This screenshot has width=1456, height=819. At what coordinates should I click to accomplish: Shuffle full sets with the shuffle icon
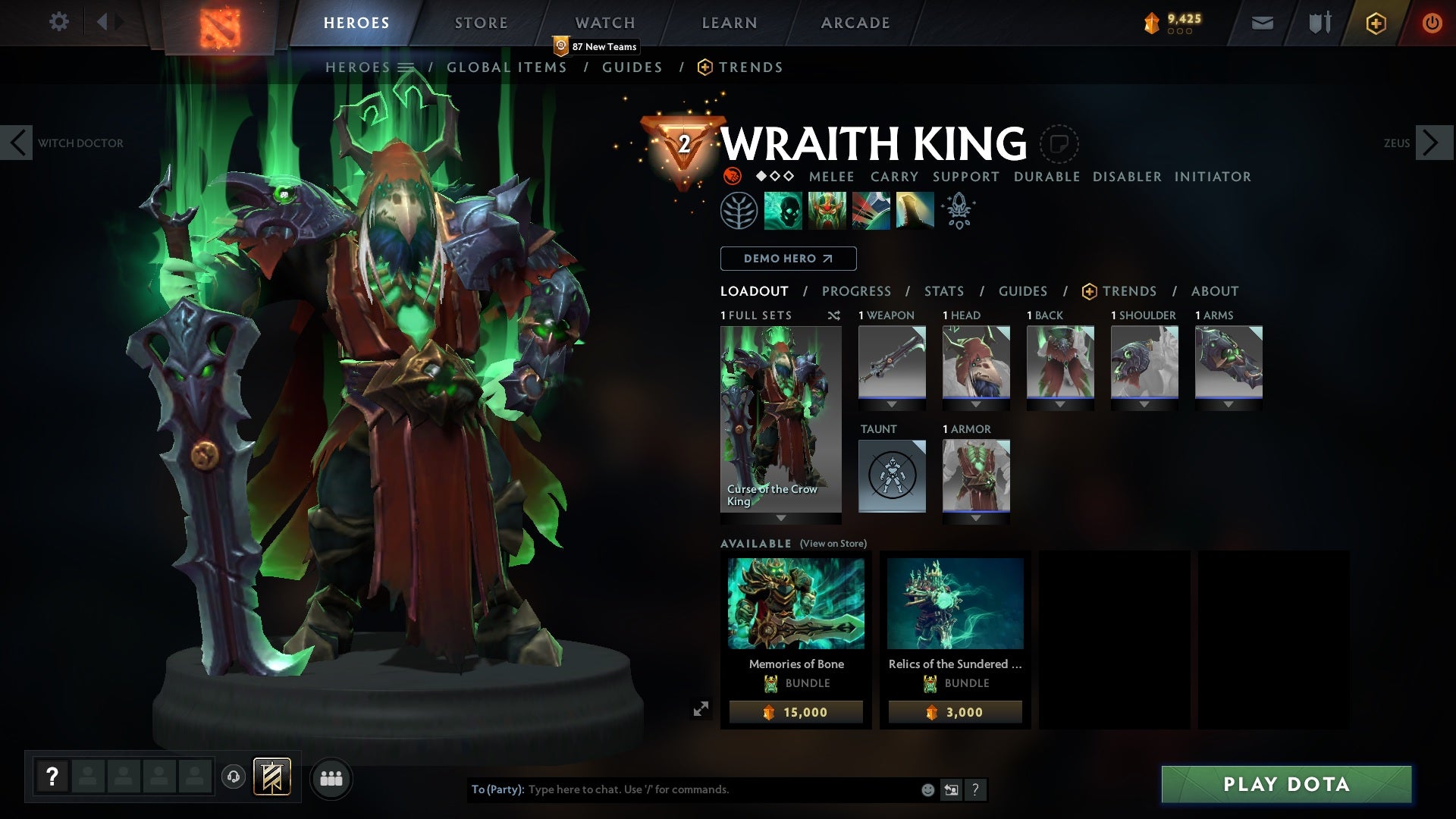point(834,315)
